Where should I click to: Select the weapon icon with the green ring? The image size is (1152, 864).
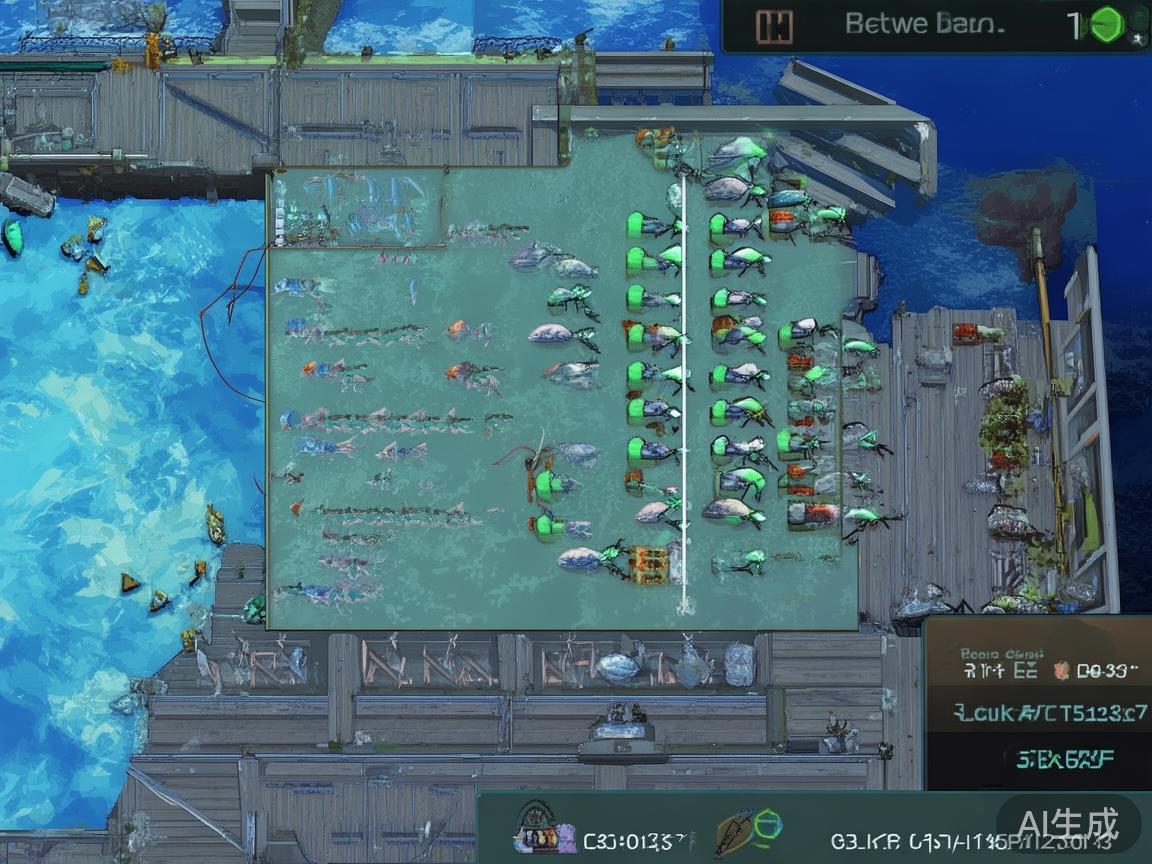tap(748, 832)
